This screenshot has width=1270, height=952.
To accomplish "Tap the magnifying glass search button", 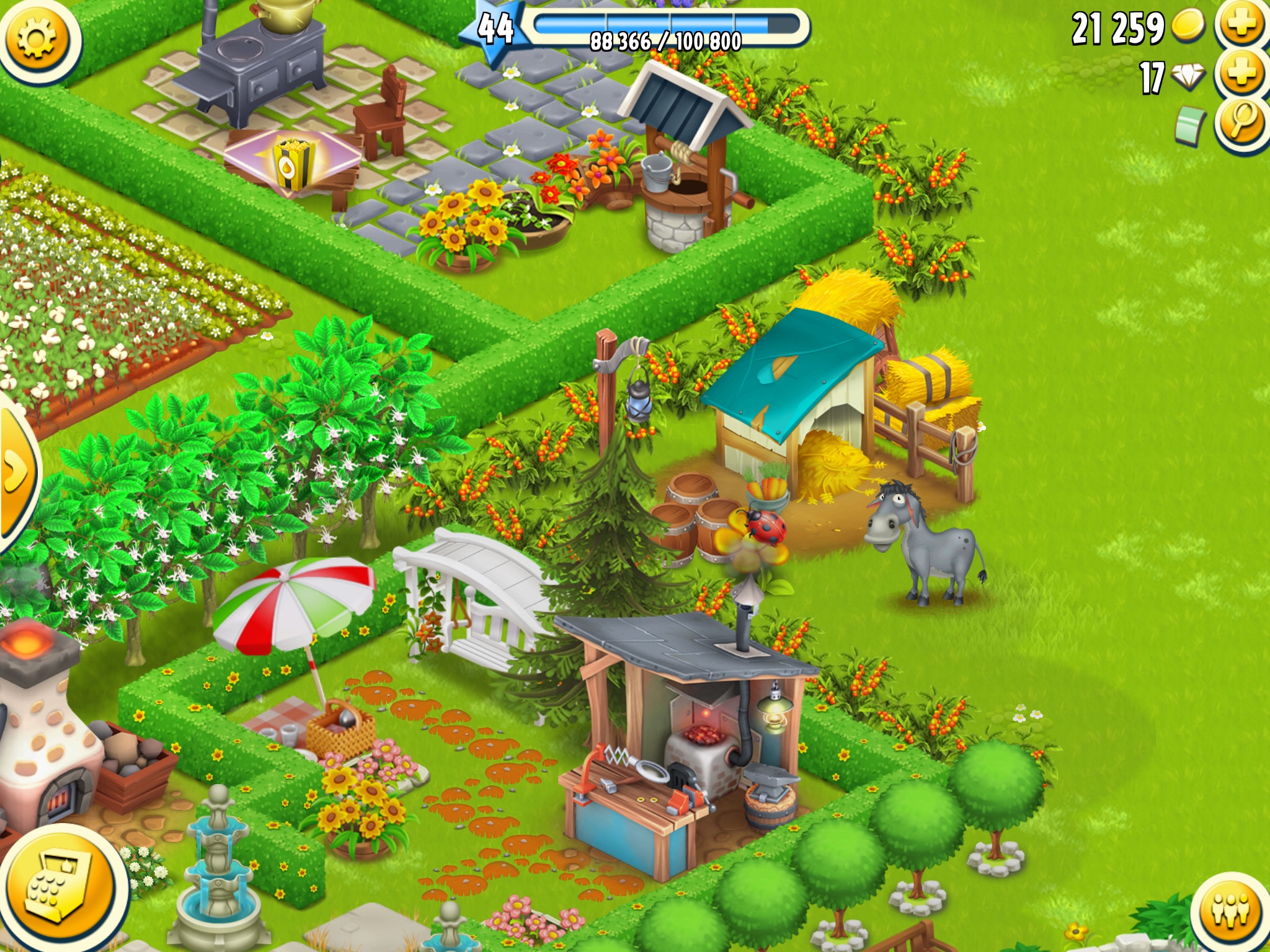I will [x=1242, y=122].
